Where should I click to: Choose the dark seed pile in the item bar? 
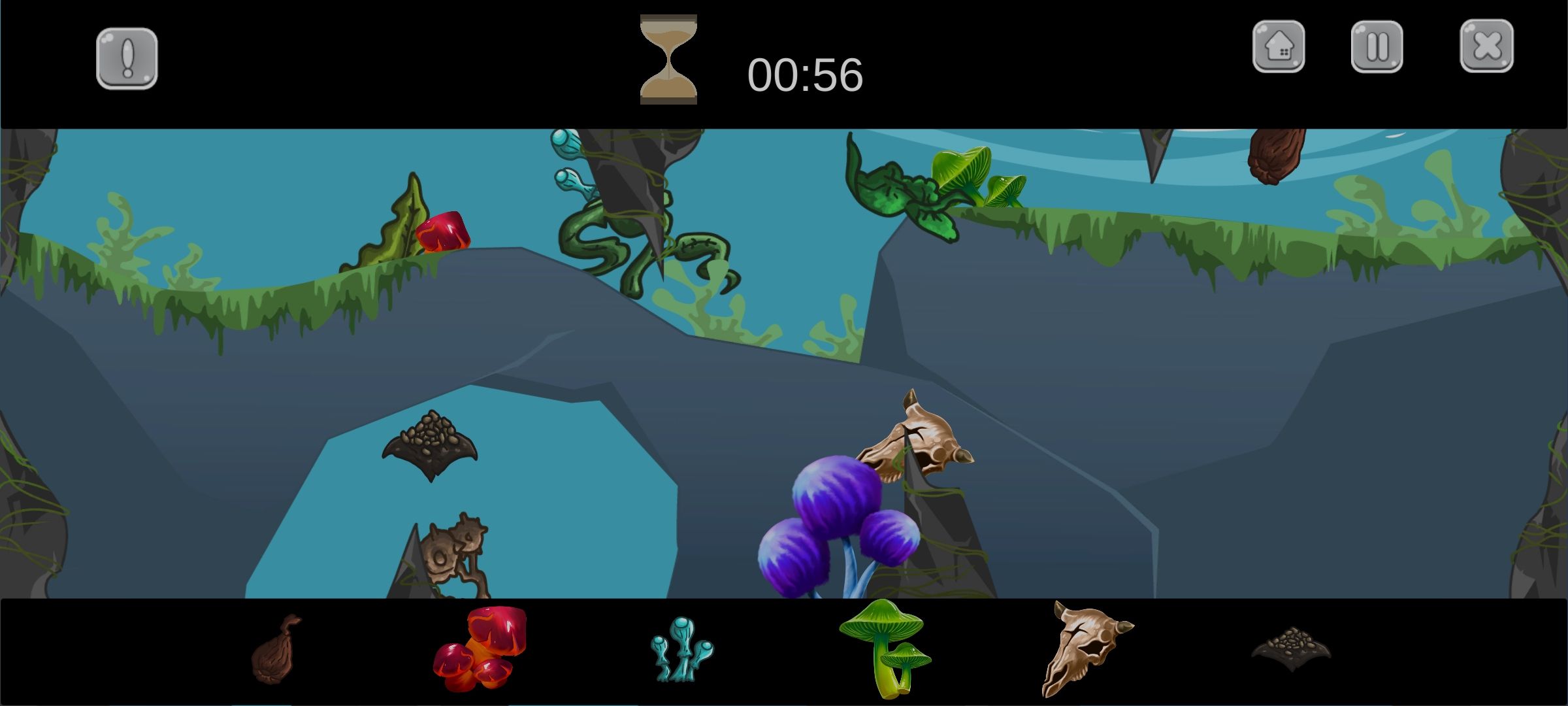coord(1291,648)
